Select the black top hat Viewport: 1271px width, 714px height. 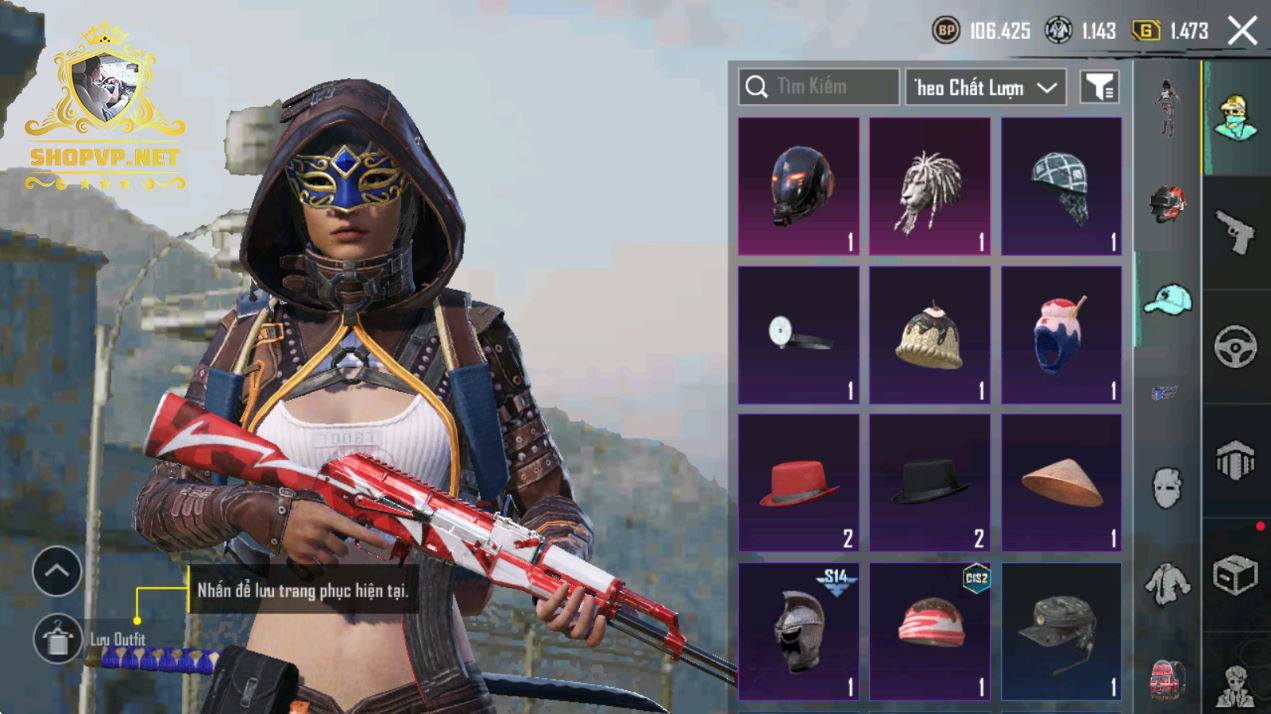(x=929, y=483)
